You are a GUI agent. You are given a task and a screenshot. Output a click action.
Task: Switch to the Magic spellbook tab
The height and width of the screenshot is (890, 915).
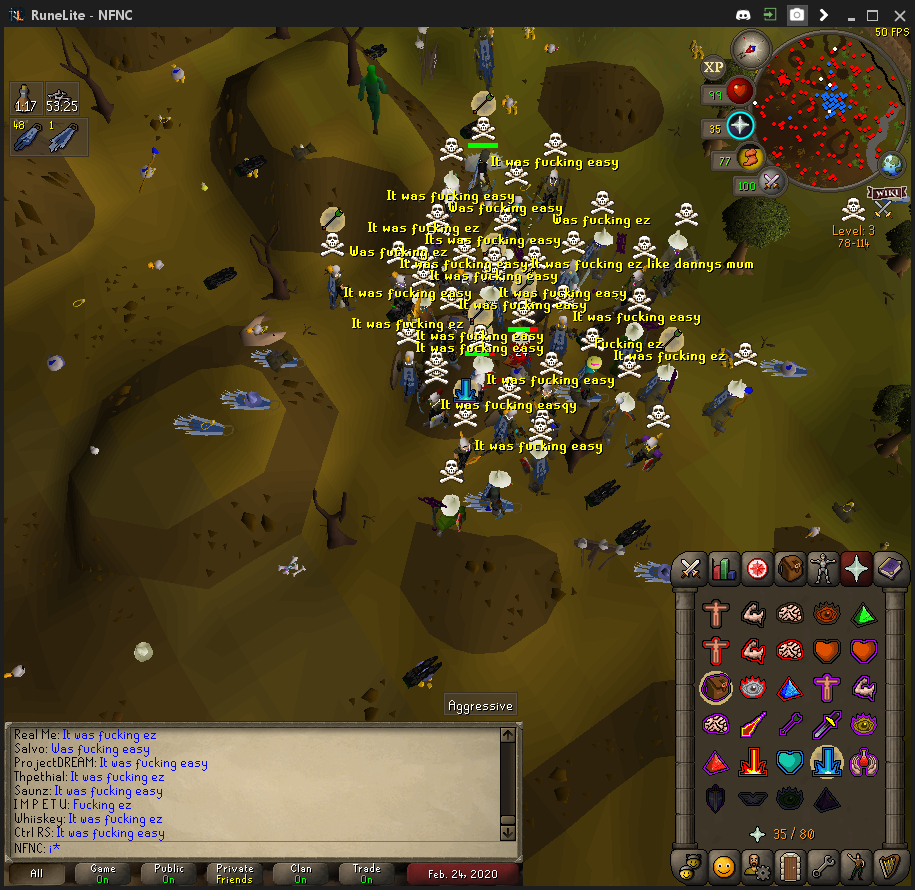(889, 569)
